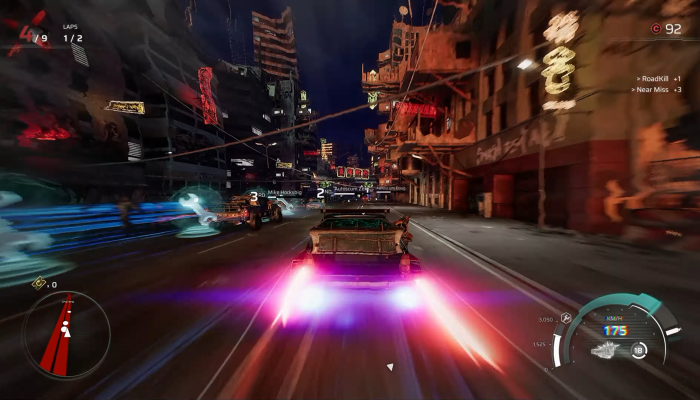Select the gold ticket icon above minimap
Viewport: 700px width, 400px height.
39,284
